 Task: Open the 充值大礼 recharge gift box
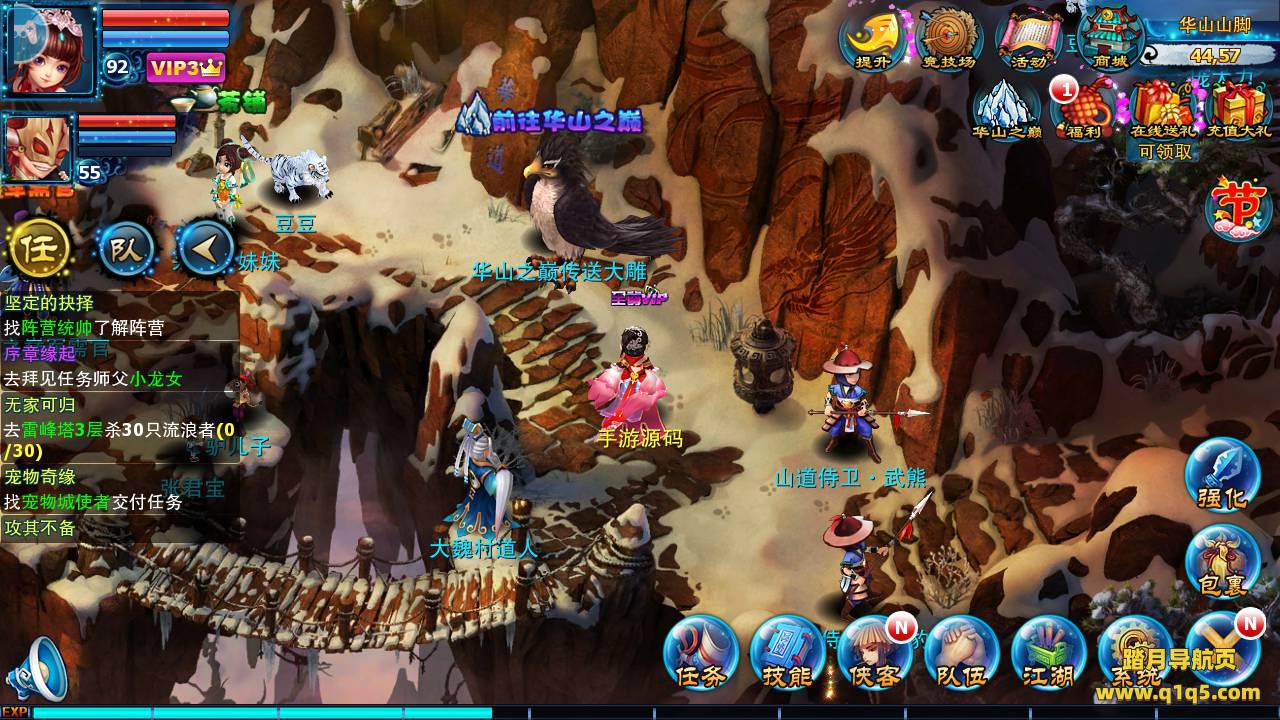click(1240, 108)
